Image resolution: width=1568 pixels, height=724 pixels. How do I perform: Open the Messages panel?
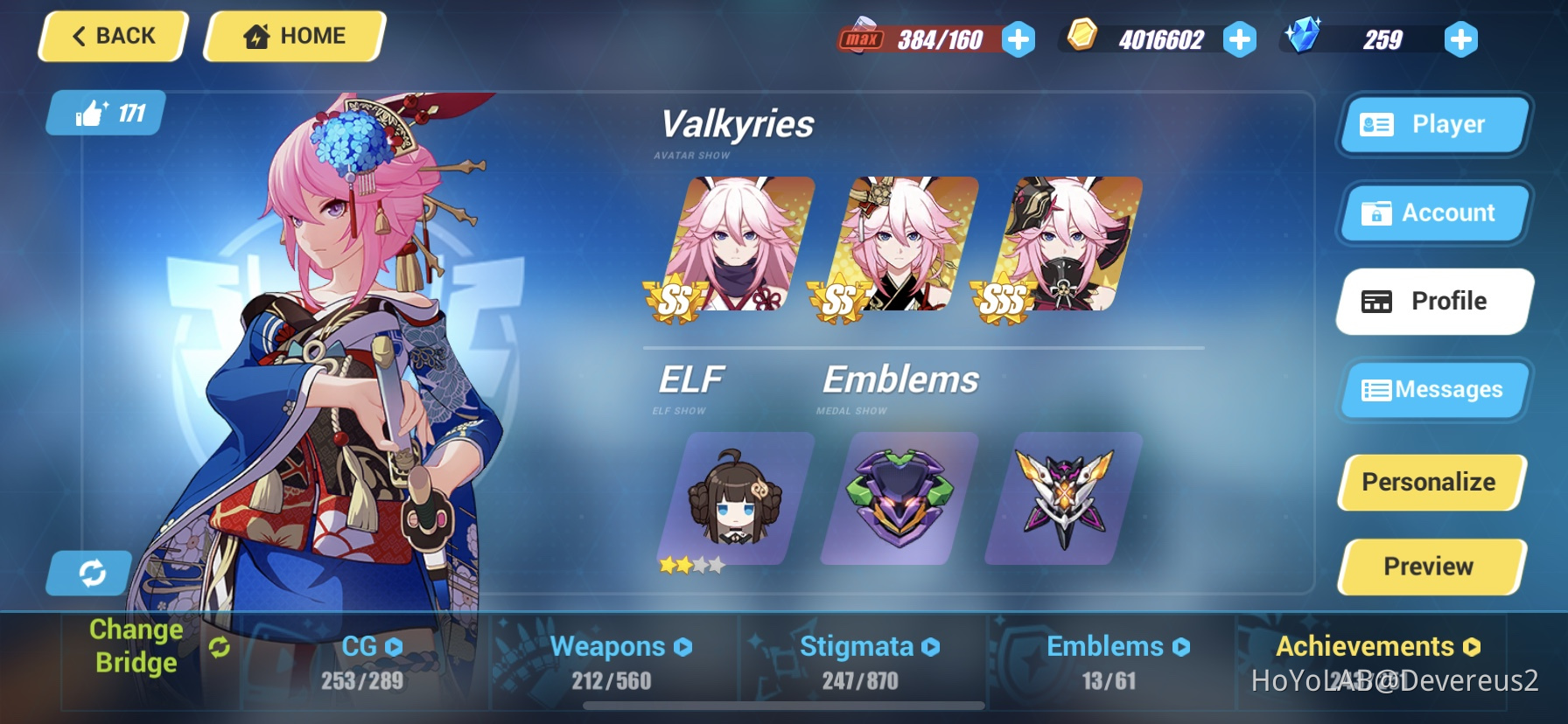[x=1434, y=390]
